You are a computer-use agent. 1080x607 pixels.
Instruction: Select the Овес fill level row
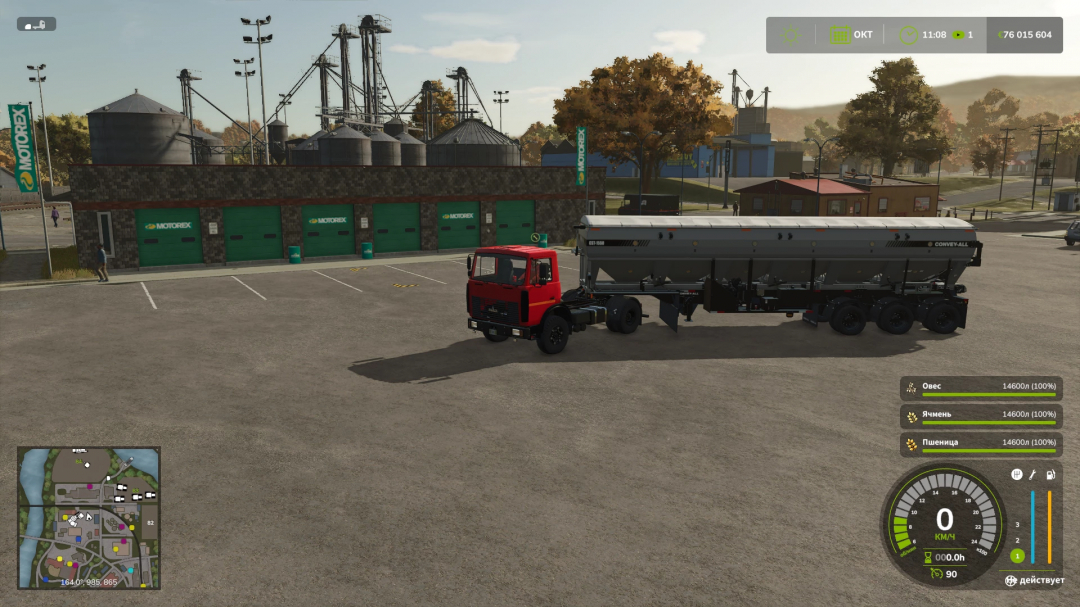pos(980,389)
